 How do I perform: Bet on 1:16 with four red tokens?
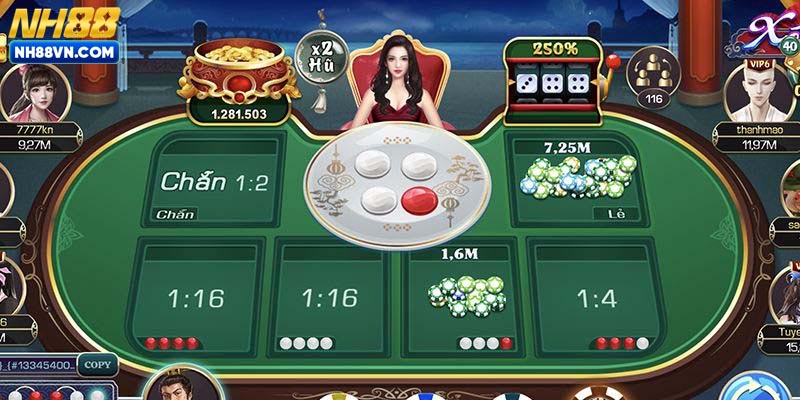(x=196, y=297)
